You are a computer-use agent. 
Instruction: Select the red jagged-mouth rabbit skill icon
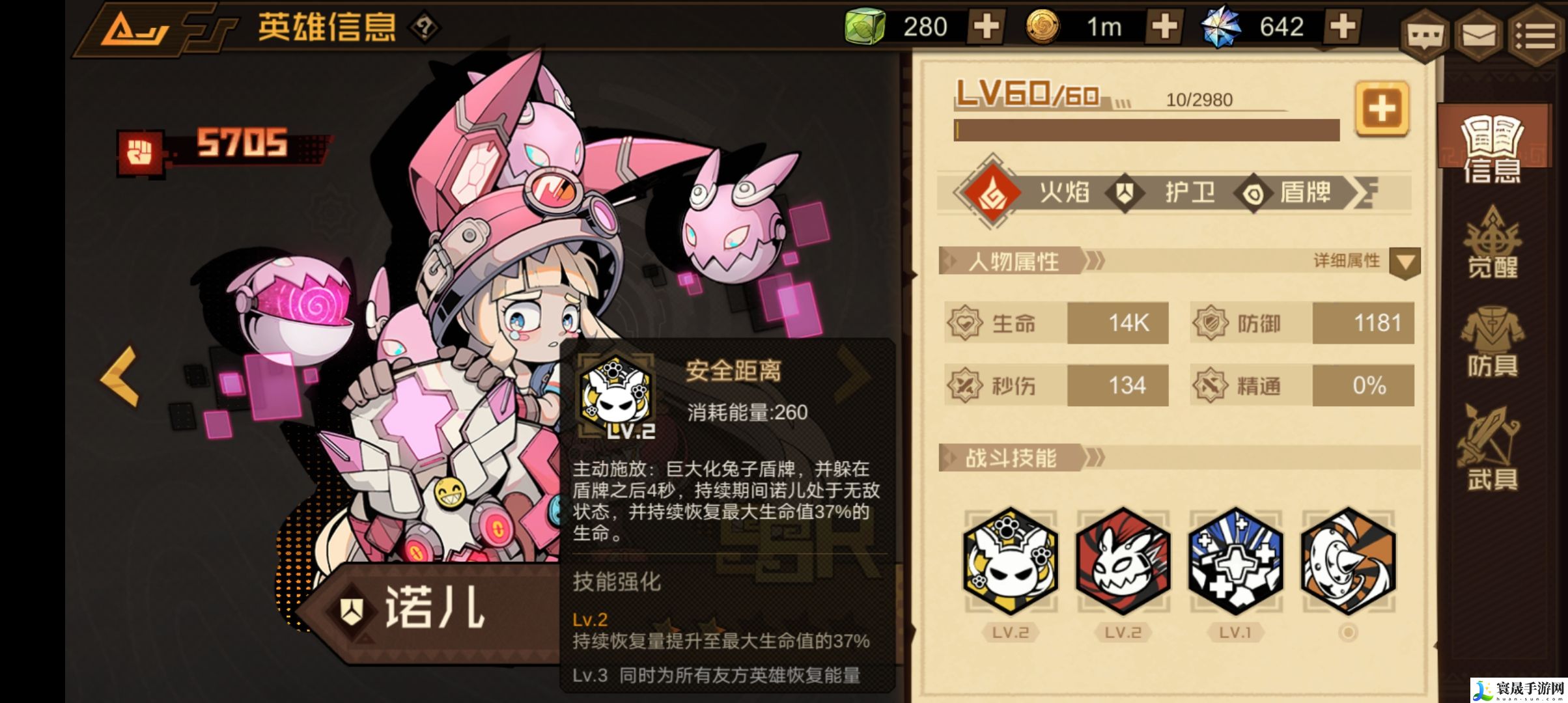[x=1123, y=561]
